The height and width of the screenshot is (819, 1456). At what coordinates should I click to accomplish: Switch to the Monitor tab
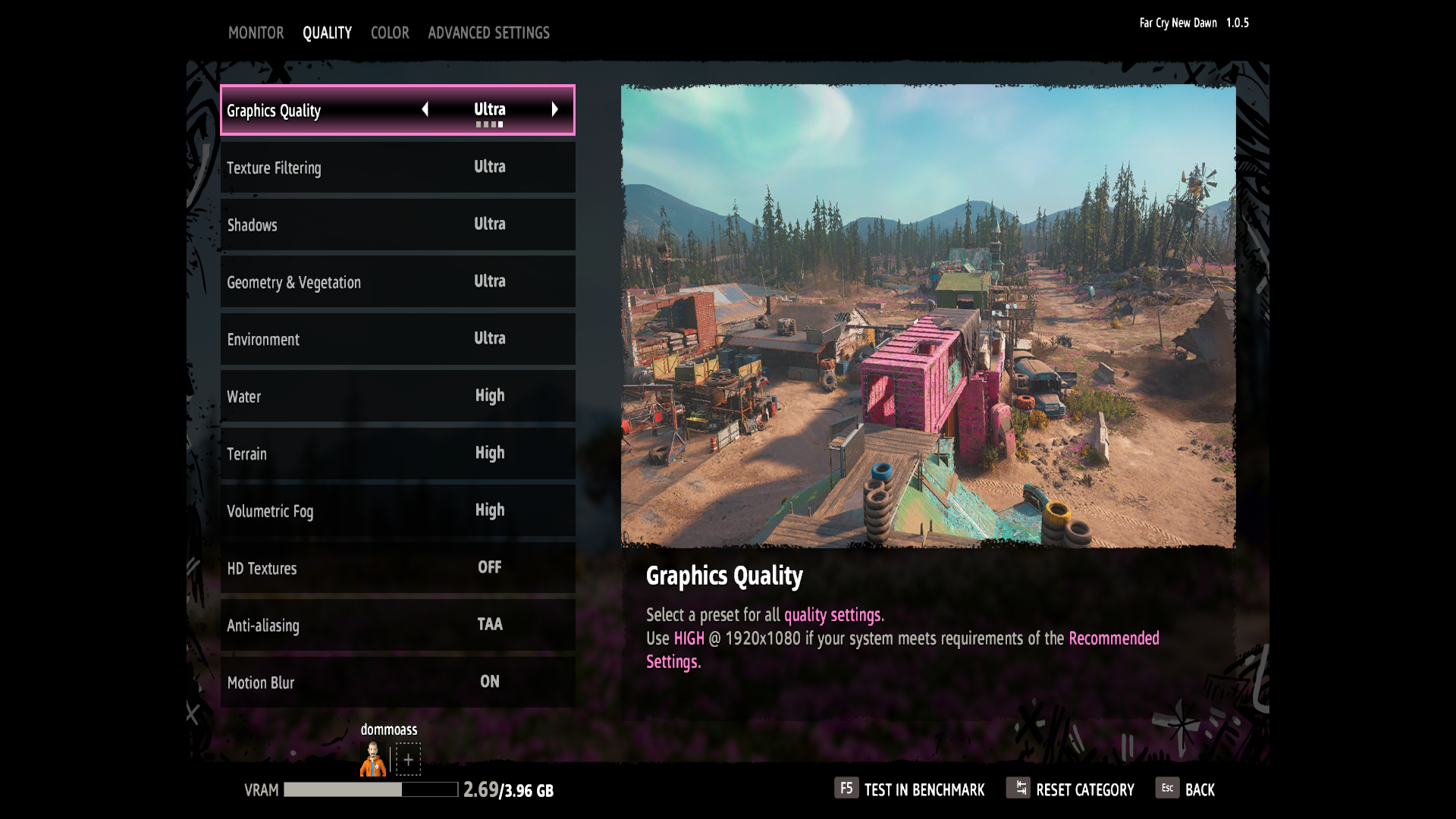click(x=256, y=33)
